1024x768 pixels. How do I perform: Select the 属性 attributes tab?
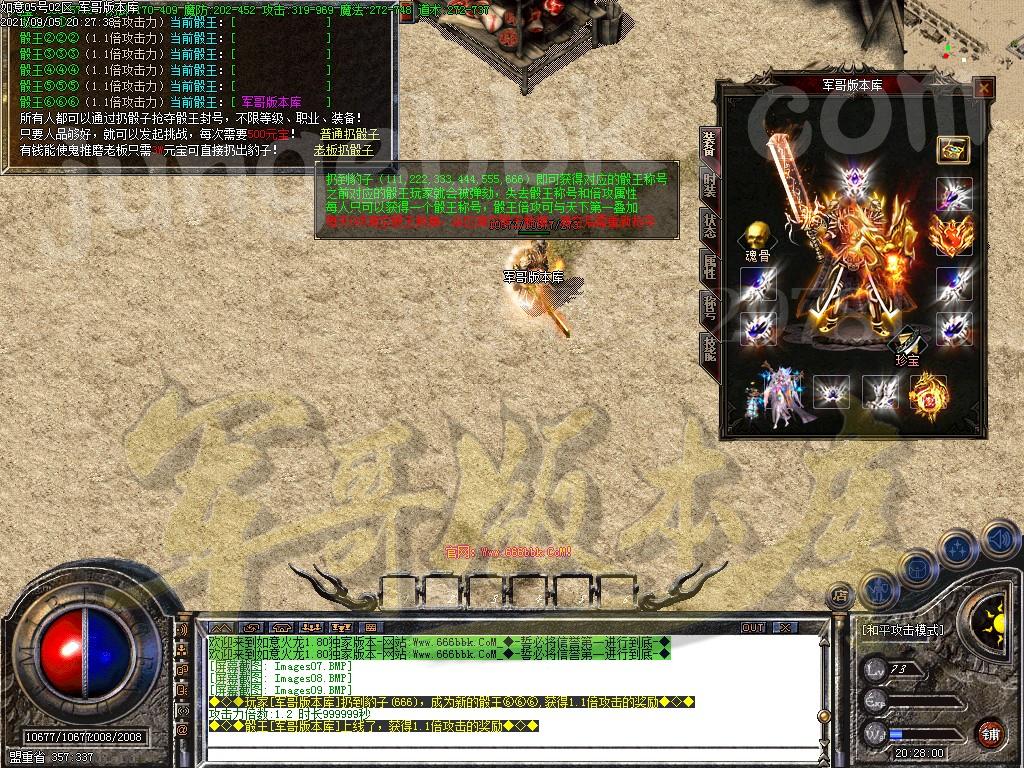pos(709,266)
